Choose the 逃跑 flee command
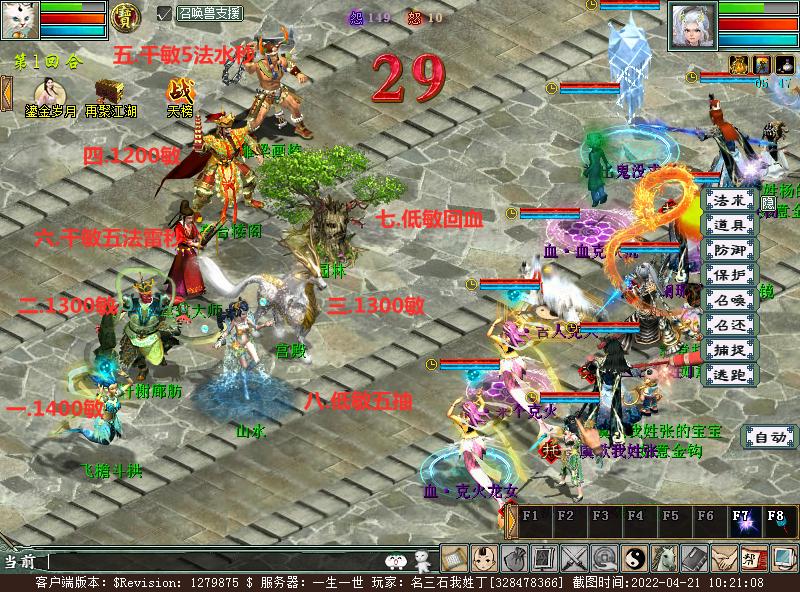This screenshot has width=800, height=592. tap(730, 375)
